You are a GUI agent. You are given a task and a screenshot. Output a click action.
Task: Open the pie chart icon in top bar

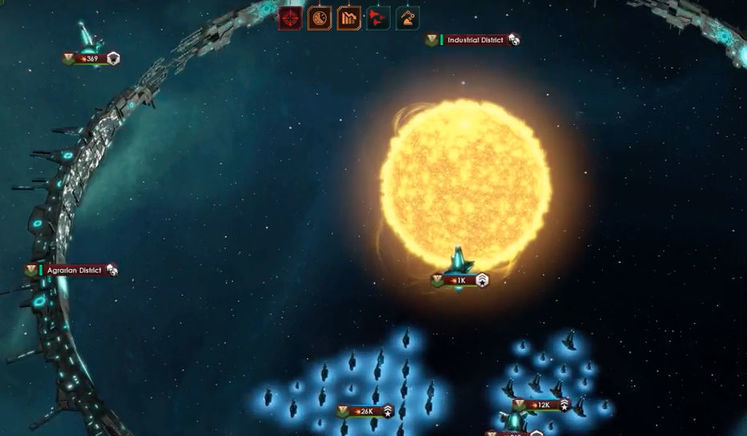pyautogui.click(x=320, y=18)
